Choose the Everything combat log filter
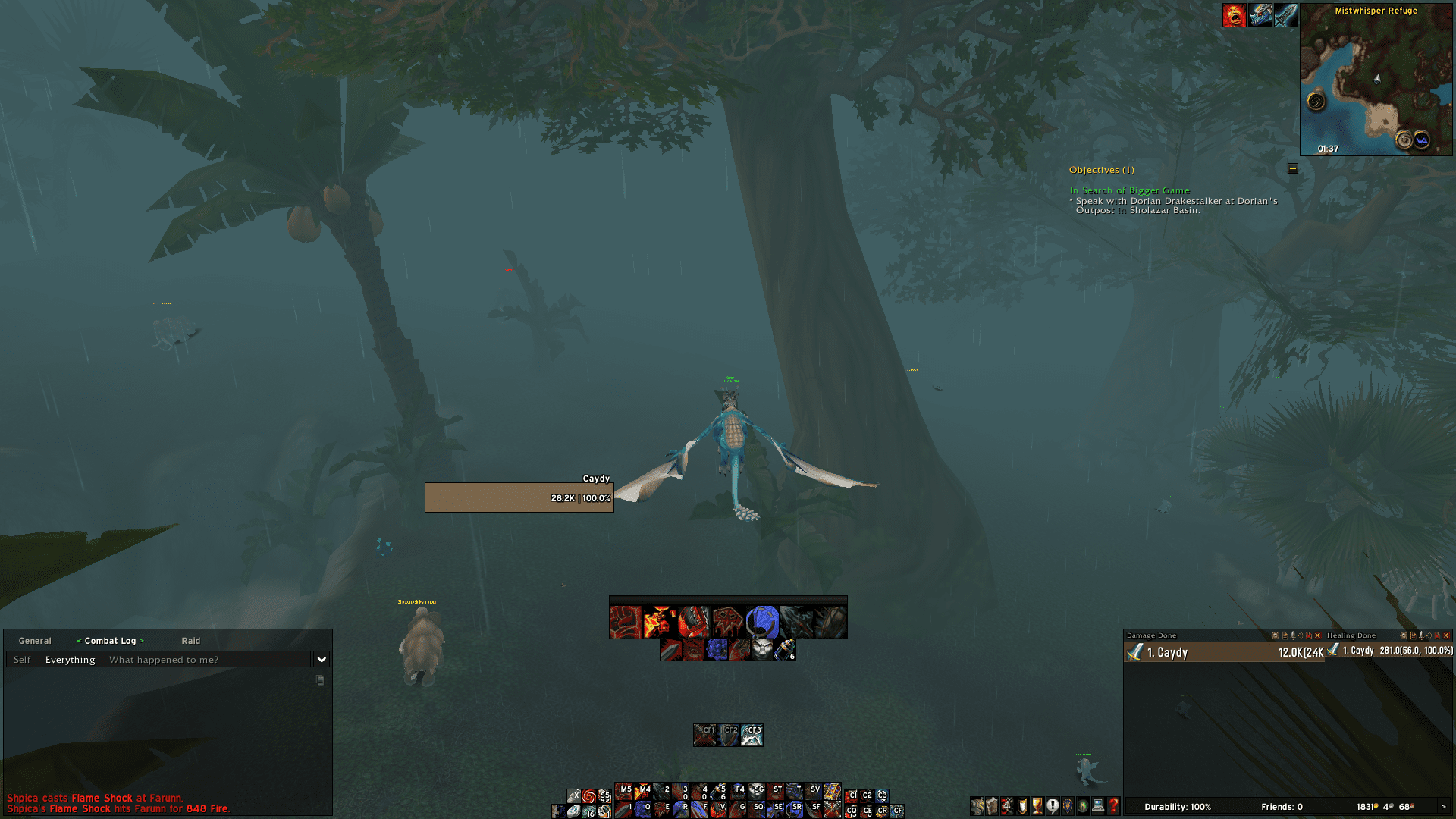Image resolution: width=1456 pixels, height=819 pixels. click(x=71, y=660)
